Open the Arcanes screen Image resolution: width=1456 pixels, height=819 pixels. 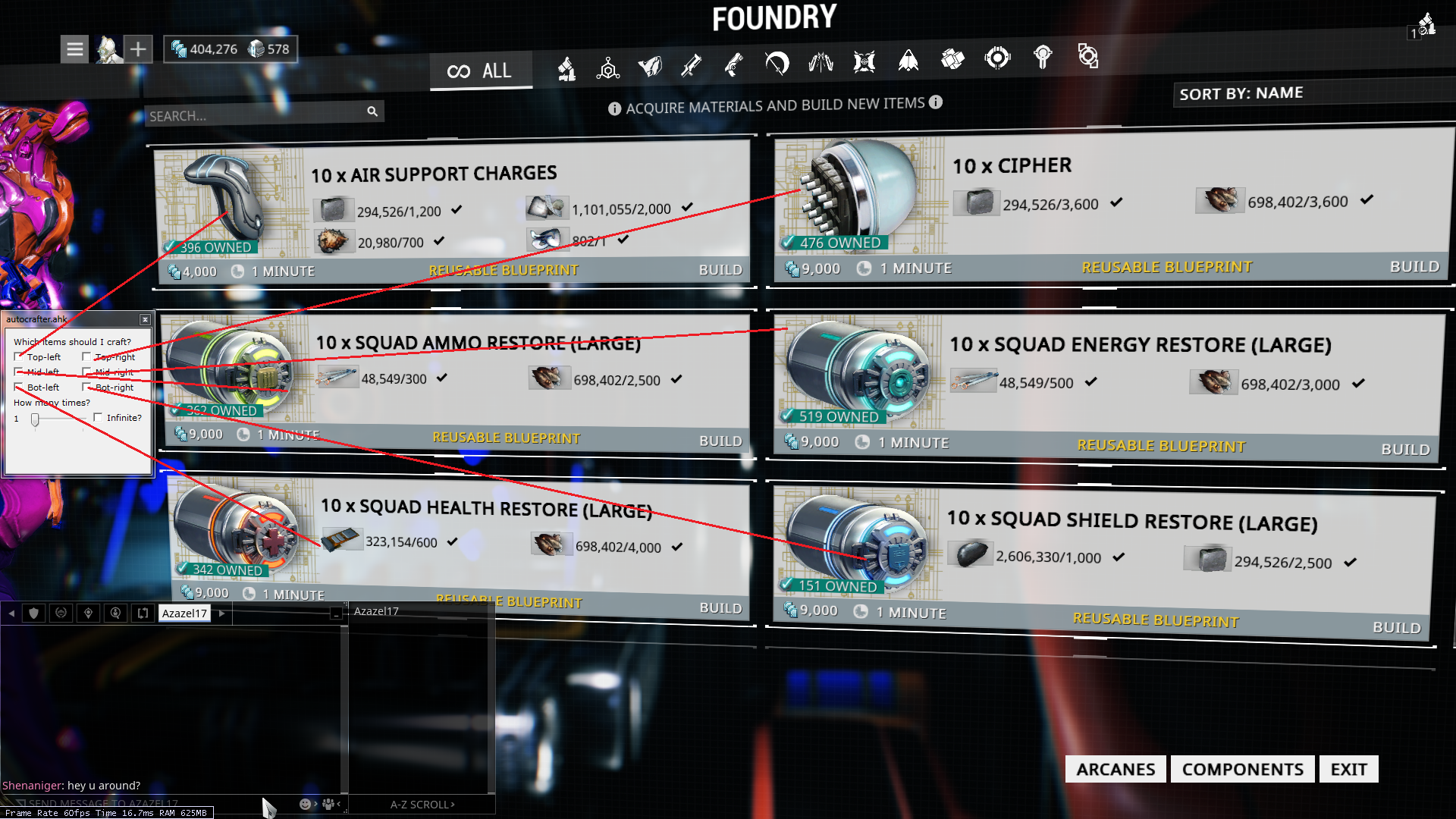pyautogui.click(x=1115, y=769)
